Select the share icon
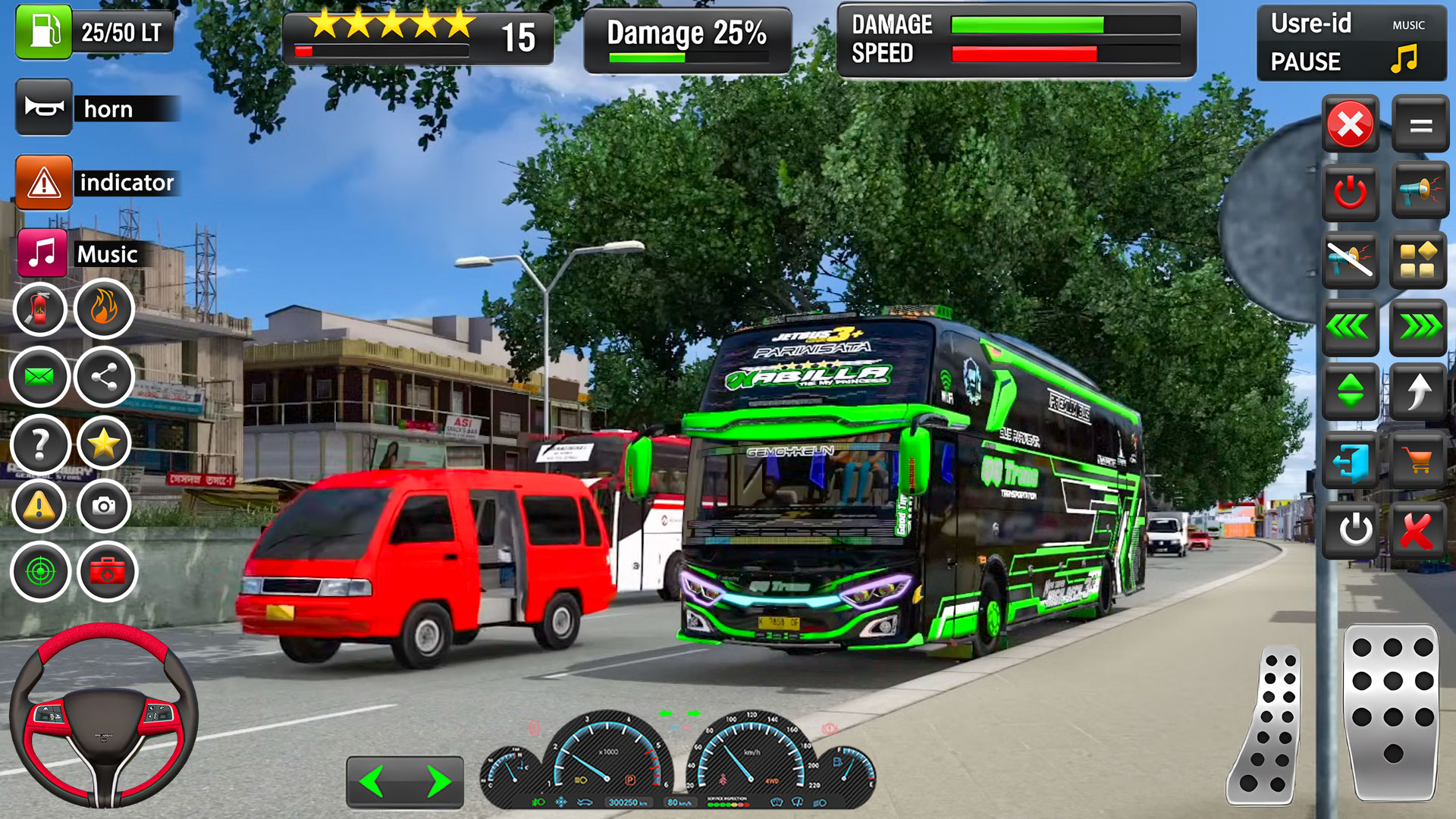The image size is (1456, 819). click(105, 376)
